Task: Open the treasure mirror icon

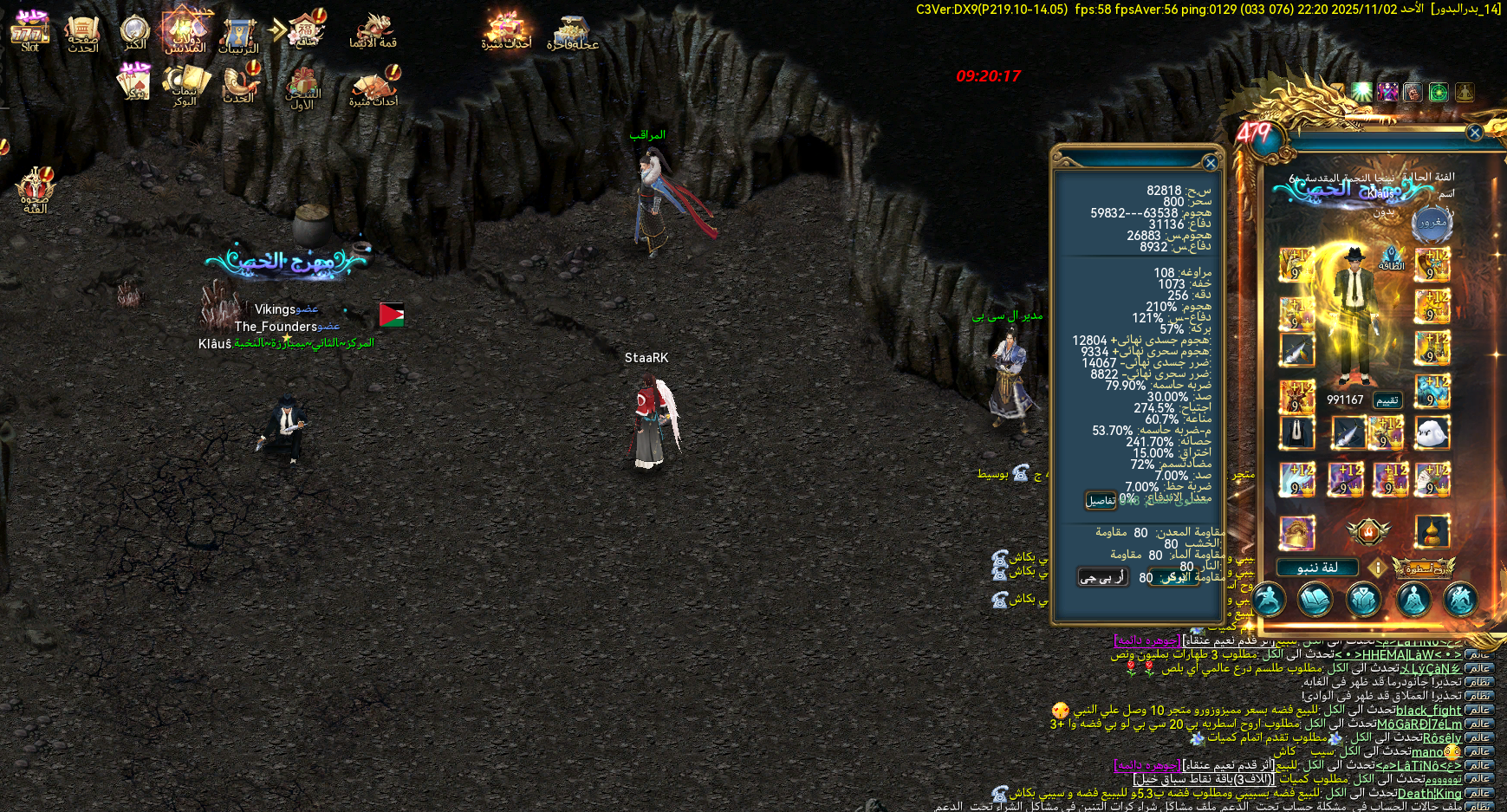Action: (135, 31)
